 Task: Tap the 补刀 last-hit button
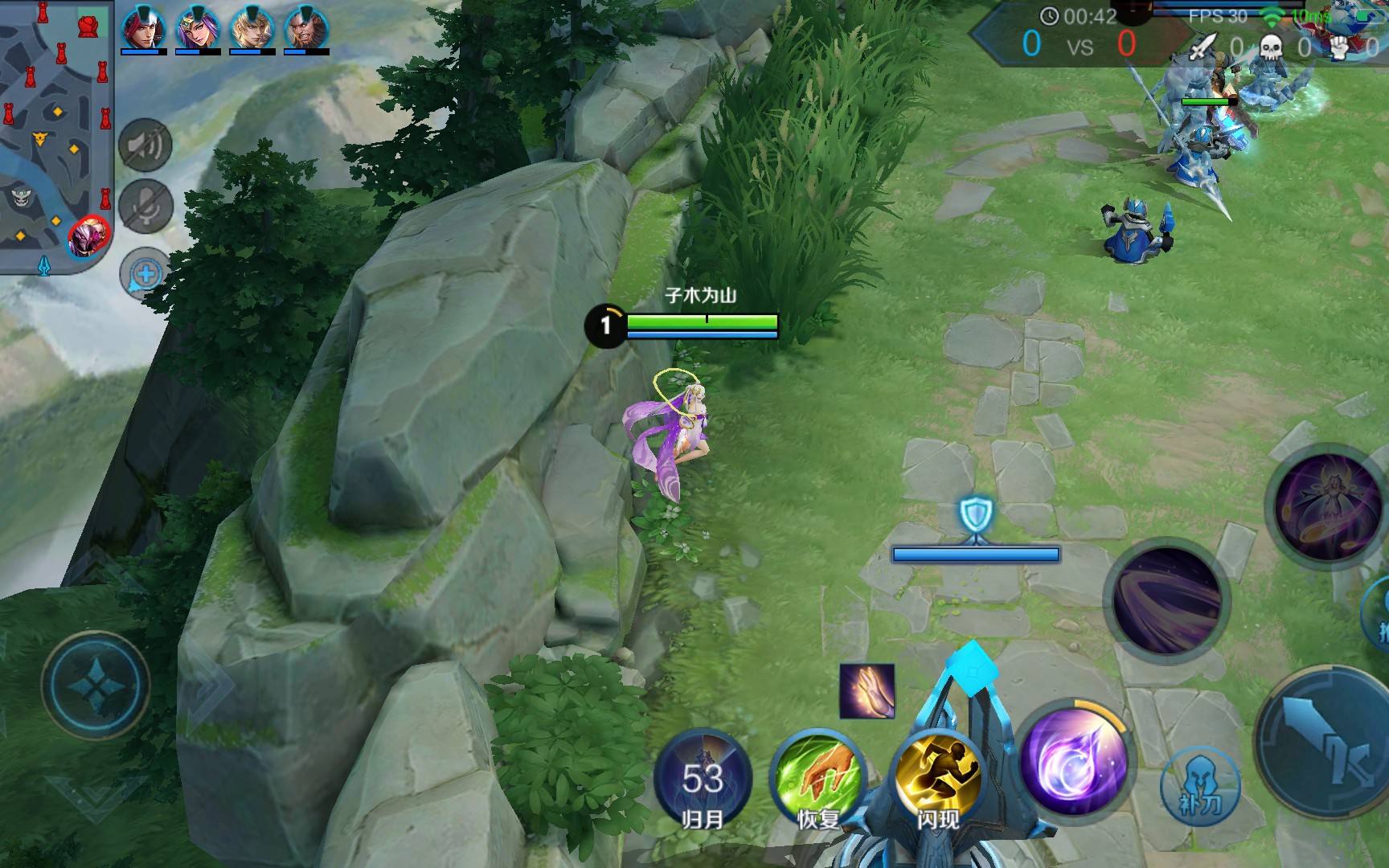click(x=1200, y=788)
